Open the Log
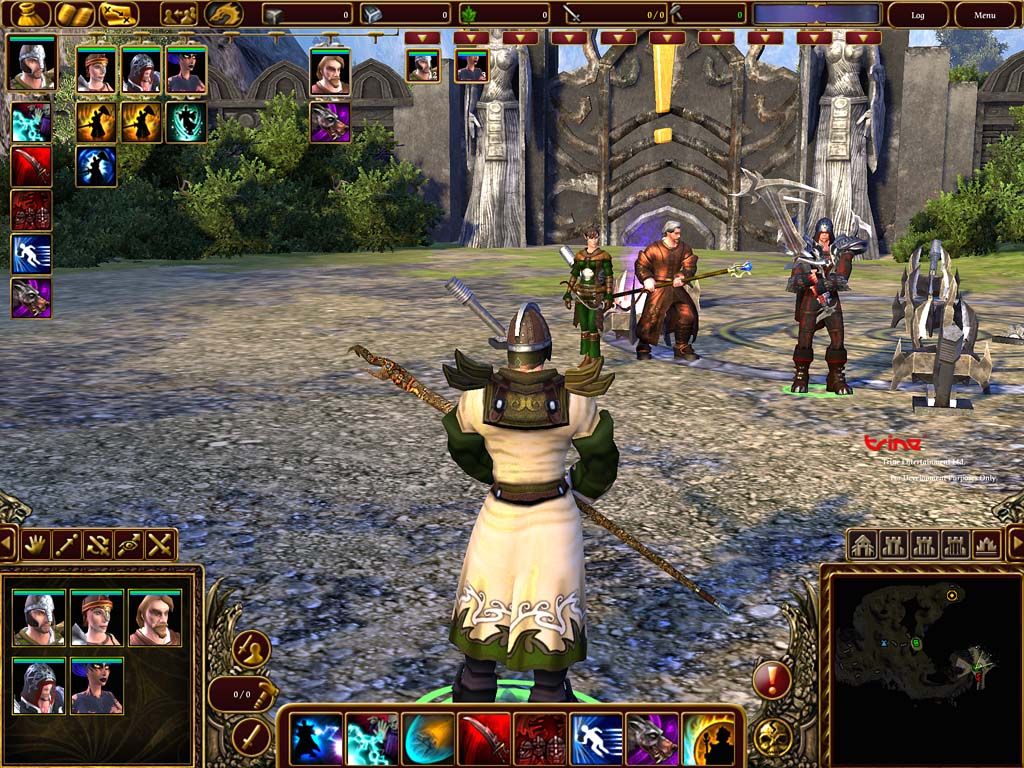 pyautogui.click(x=918, y=15)
